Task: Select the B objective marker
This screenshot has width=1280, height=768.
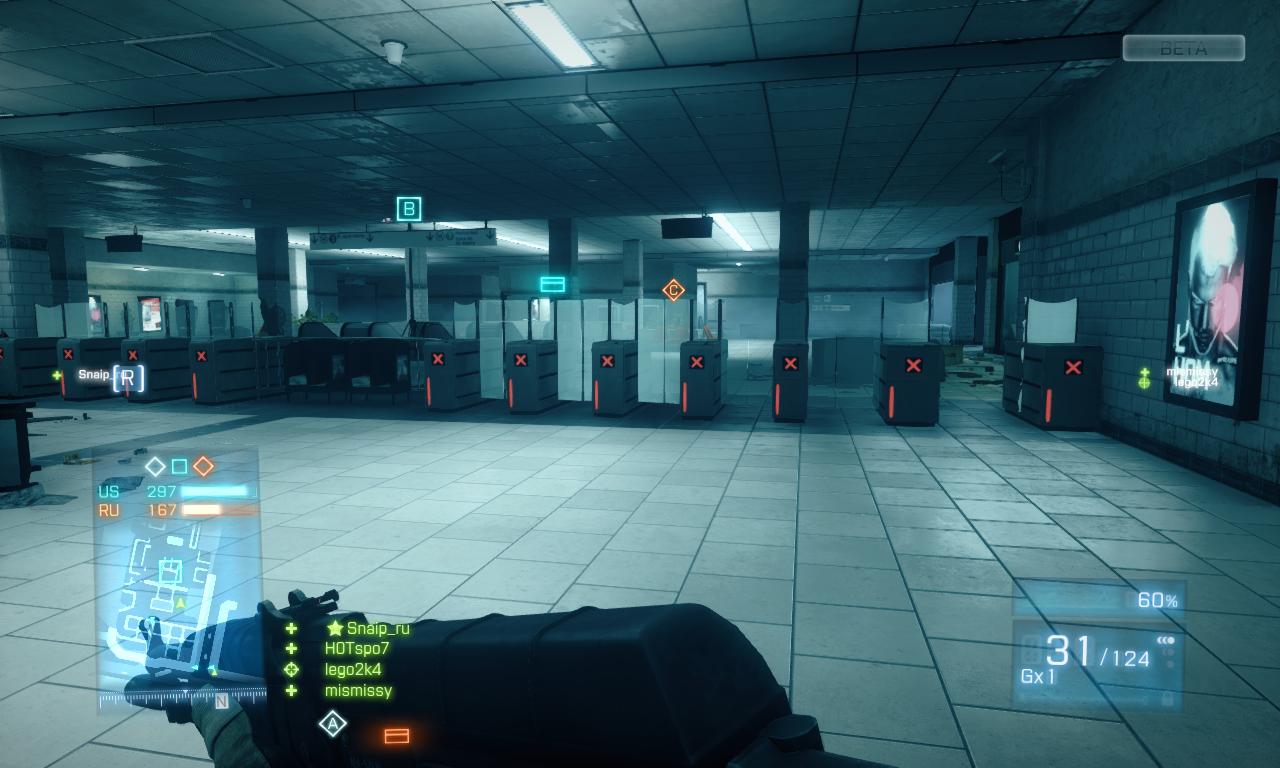Action: point(408,209)
